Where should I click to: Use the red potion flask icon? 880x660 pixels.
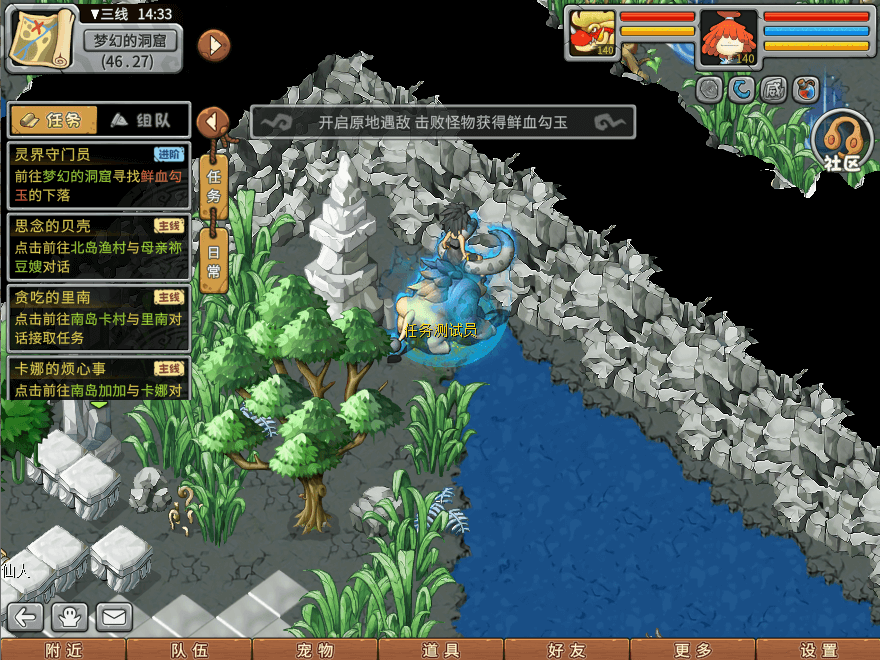[803, 90]
